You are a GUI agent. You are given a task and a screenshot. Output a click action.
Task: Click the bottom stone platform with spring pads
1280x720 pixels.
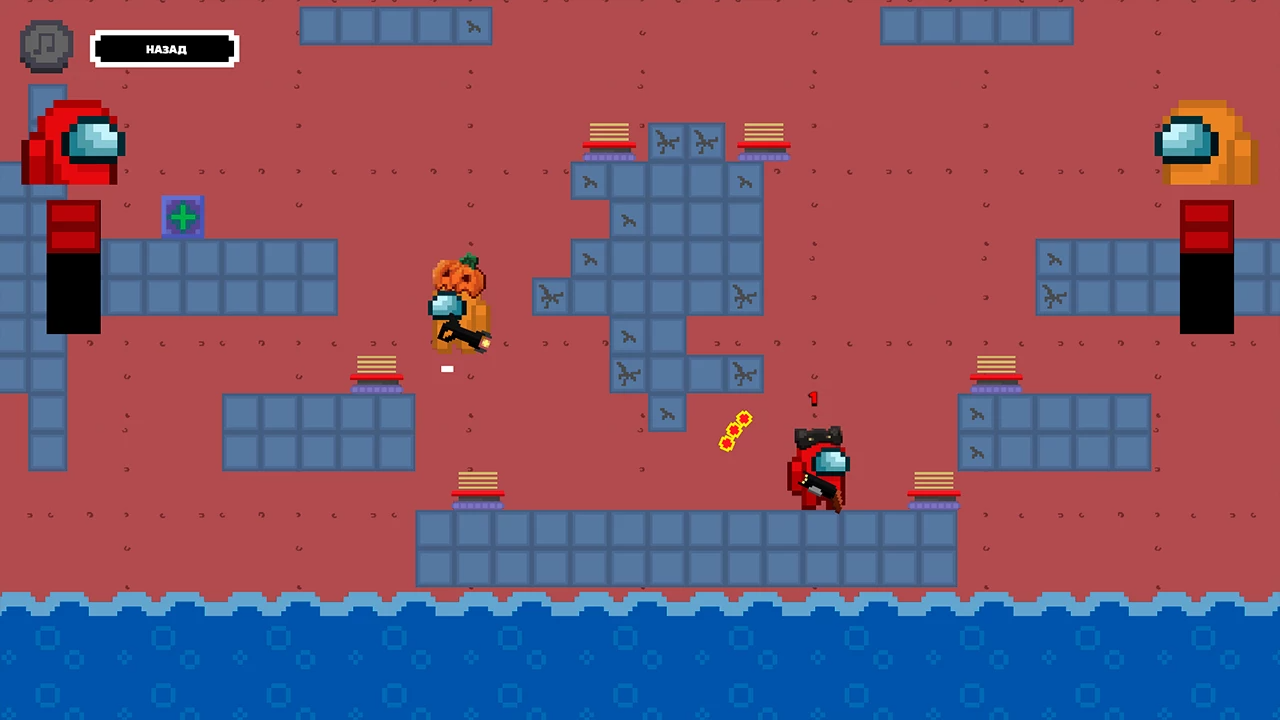coord(685,545)
